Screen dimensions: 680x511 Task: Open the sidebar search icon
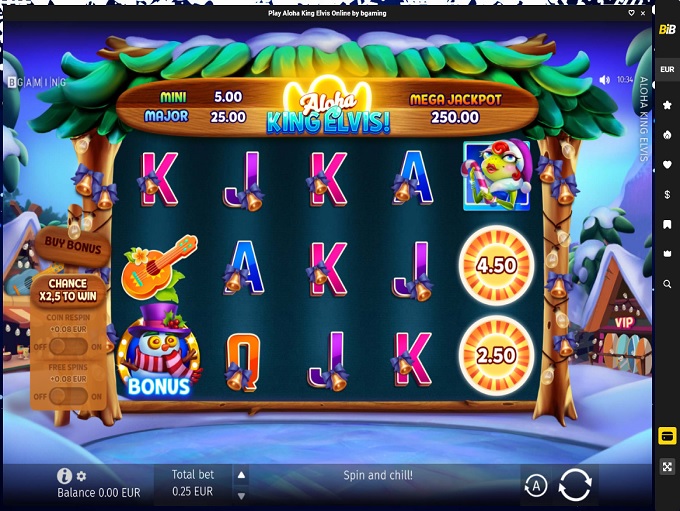667,284
